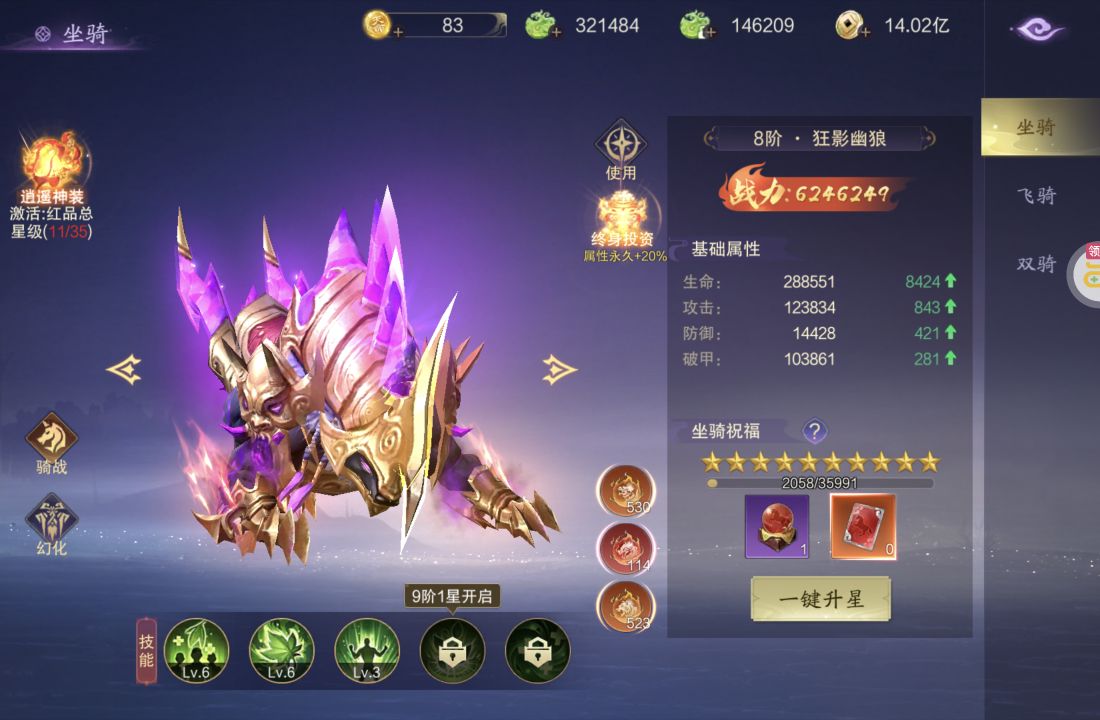Switch to the 双骑 tab

(1036, 263)
